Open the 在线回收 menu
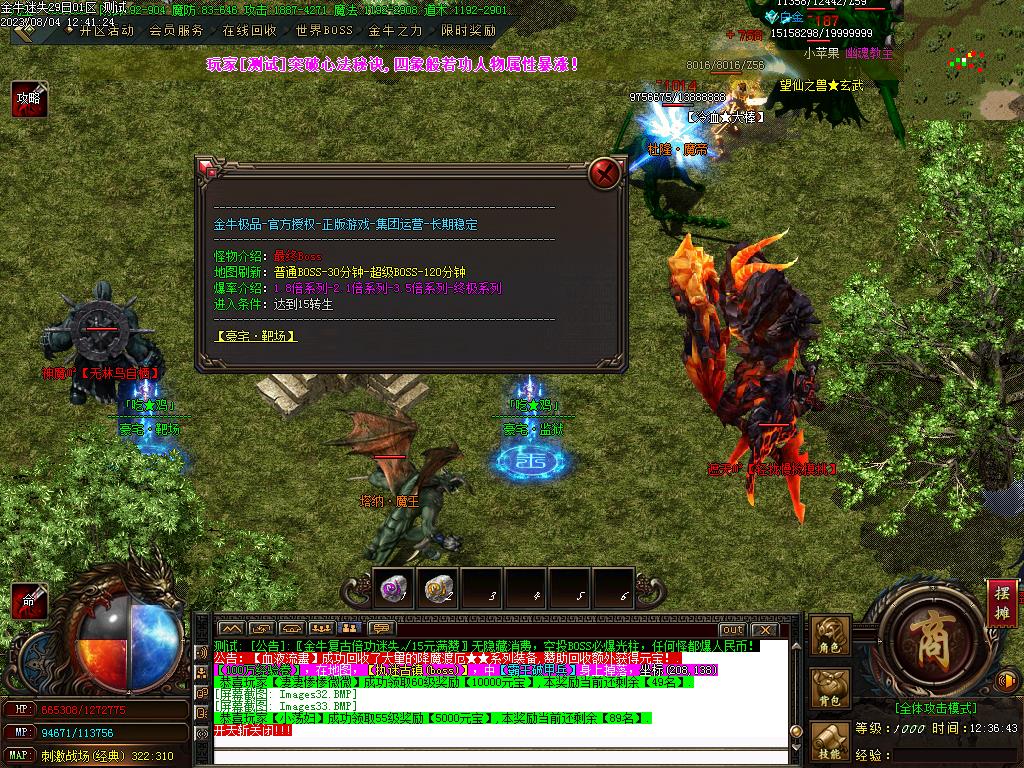The width and height of the screenshot is (1024, 768). pos(249,31)
